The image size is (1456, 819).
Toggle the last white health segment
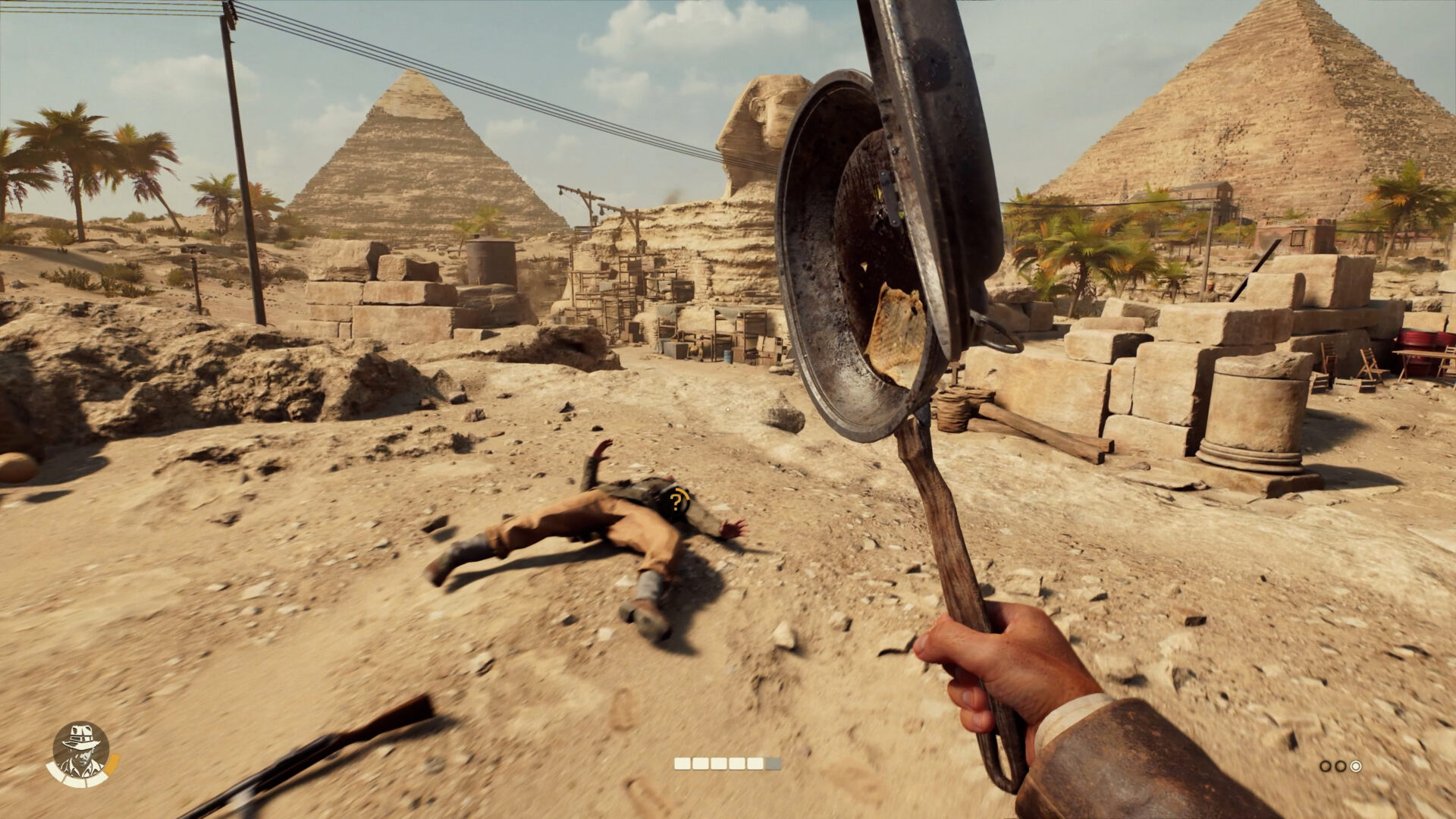pyautogui.click(x=96, y=780)
